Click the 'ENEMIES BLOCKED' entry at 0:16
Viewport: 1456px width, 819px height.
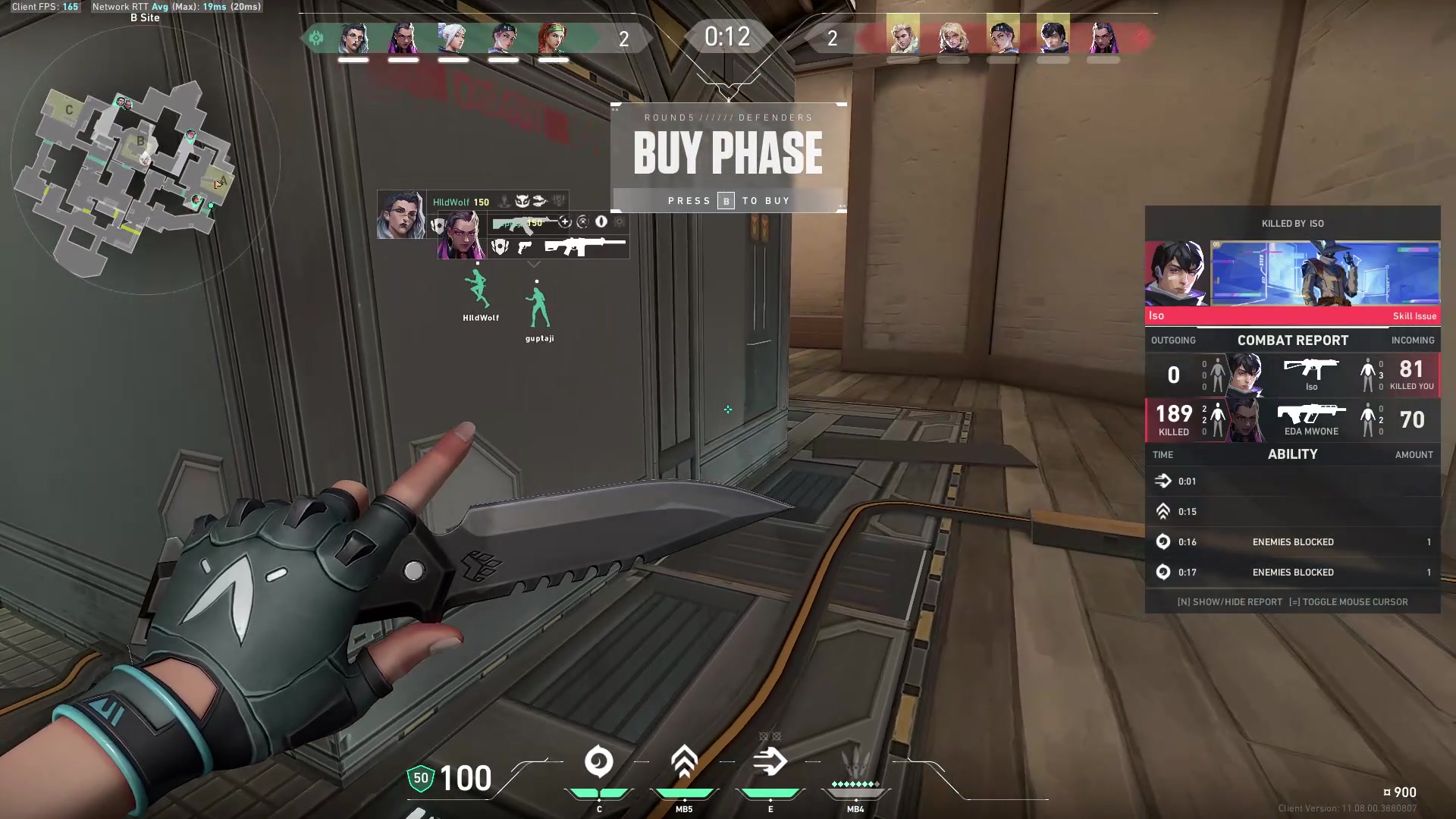[1292, 541]
